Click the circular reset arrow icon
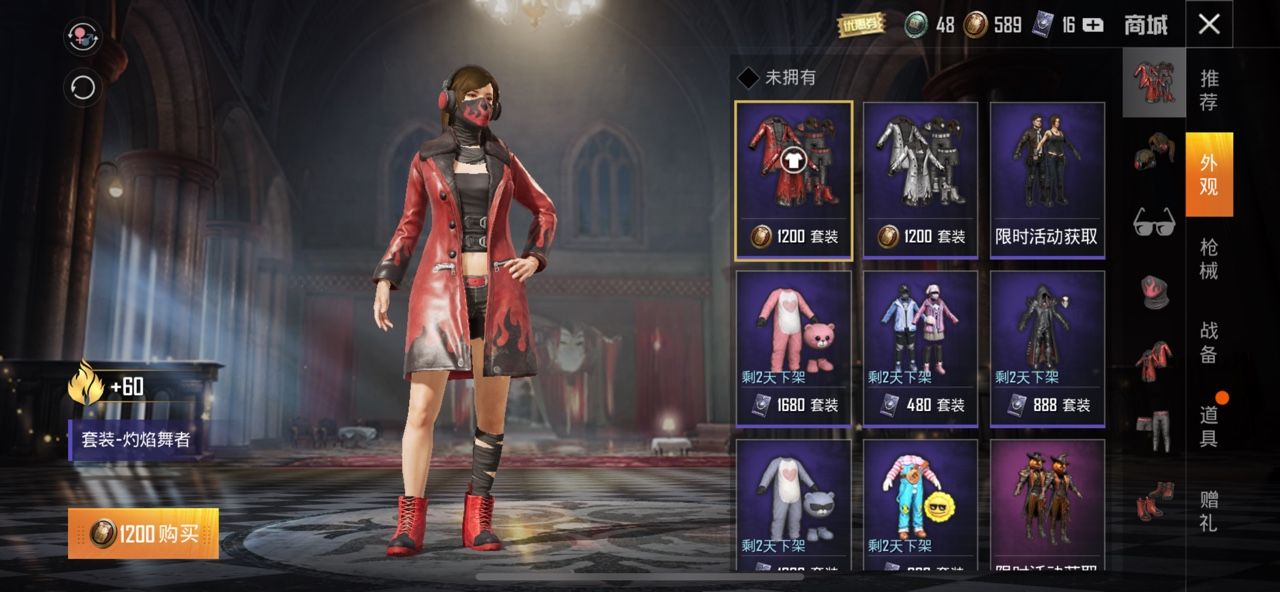 83,88
